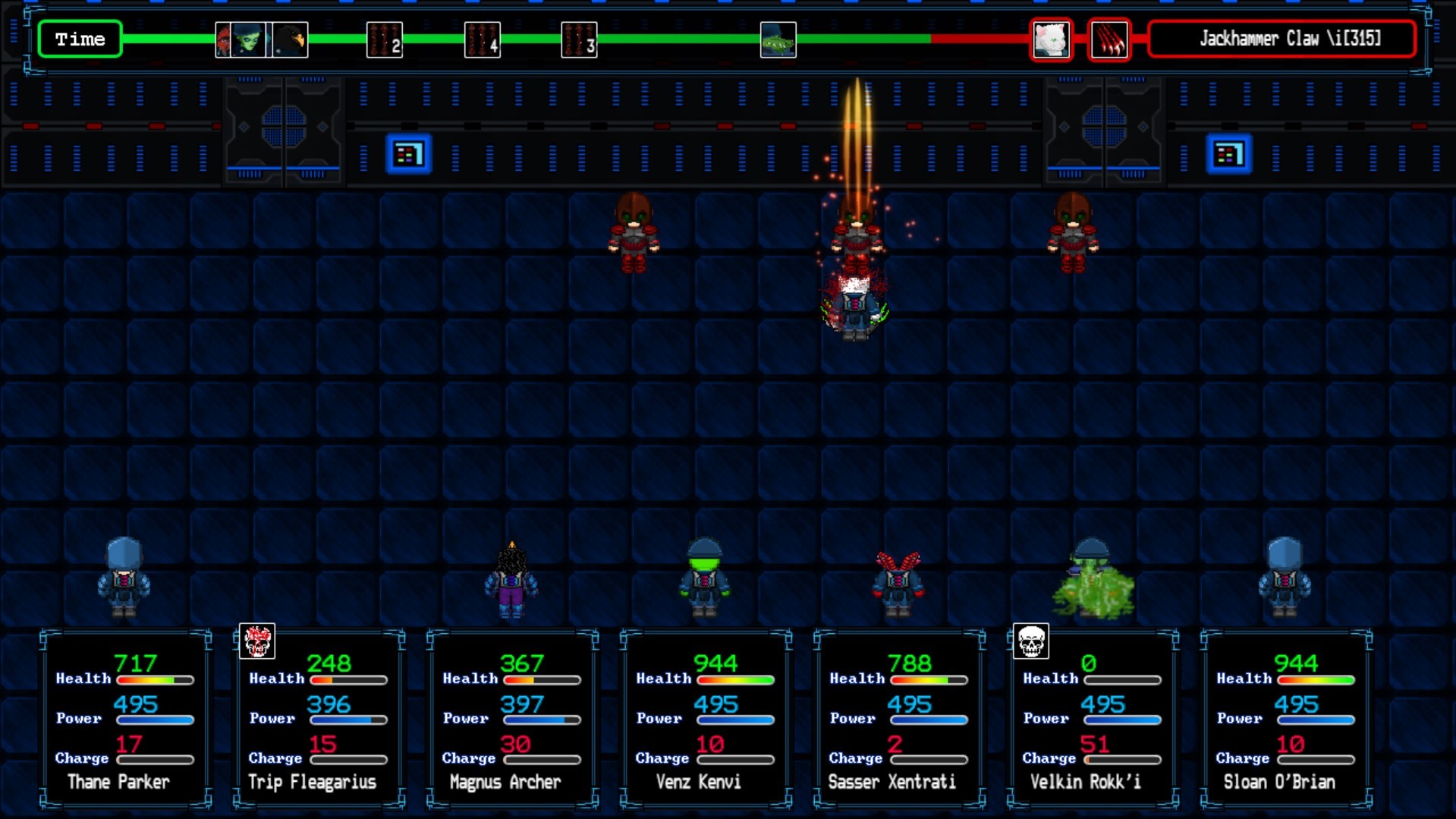Open Thane Parker's status card
This screenshot has height=819, width=1456.
pyautogui.click(x=121, y=717)
